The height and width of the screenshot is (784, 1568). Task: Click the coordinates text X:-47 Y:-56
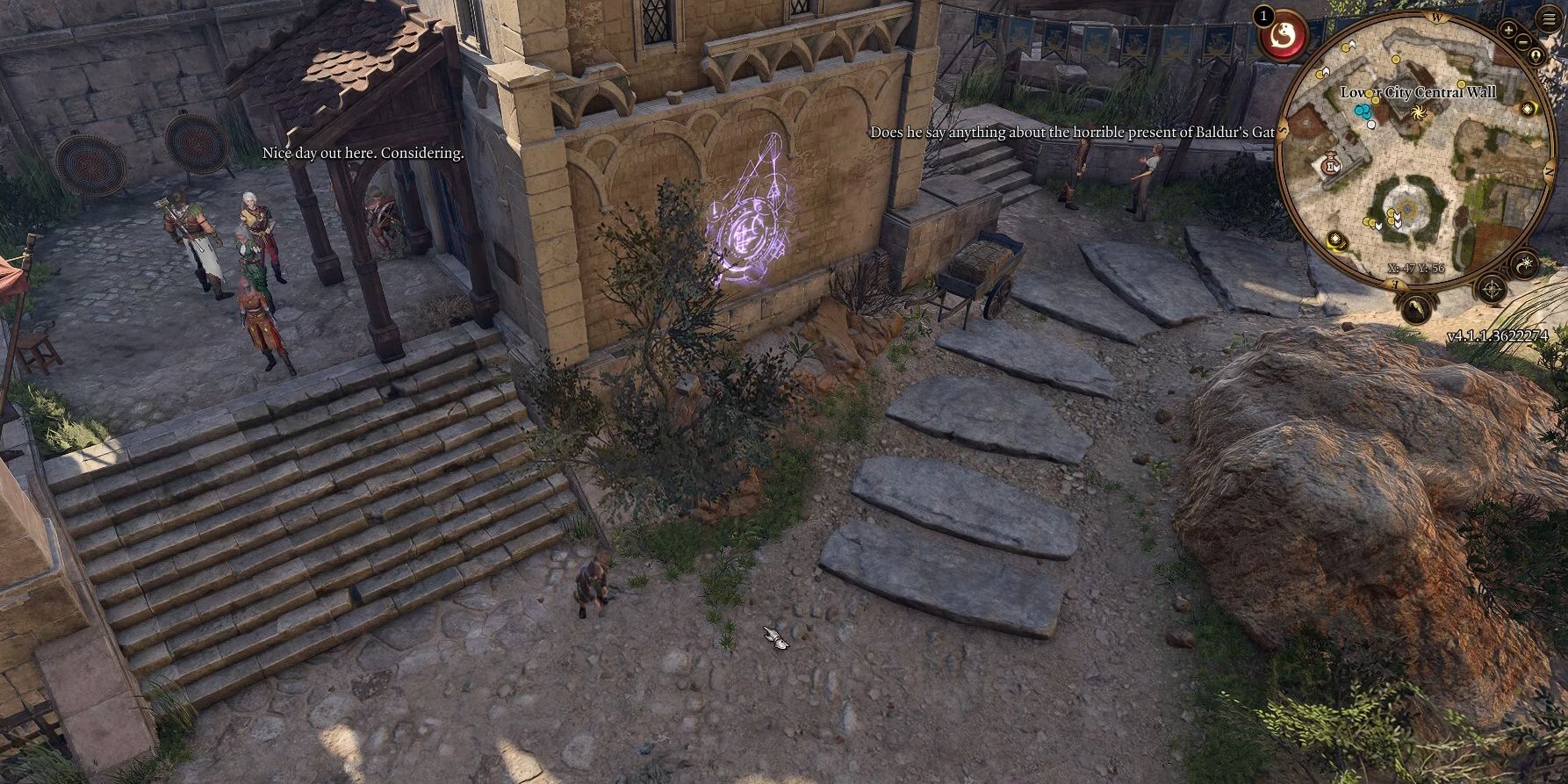[1416, 268]
